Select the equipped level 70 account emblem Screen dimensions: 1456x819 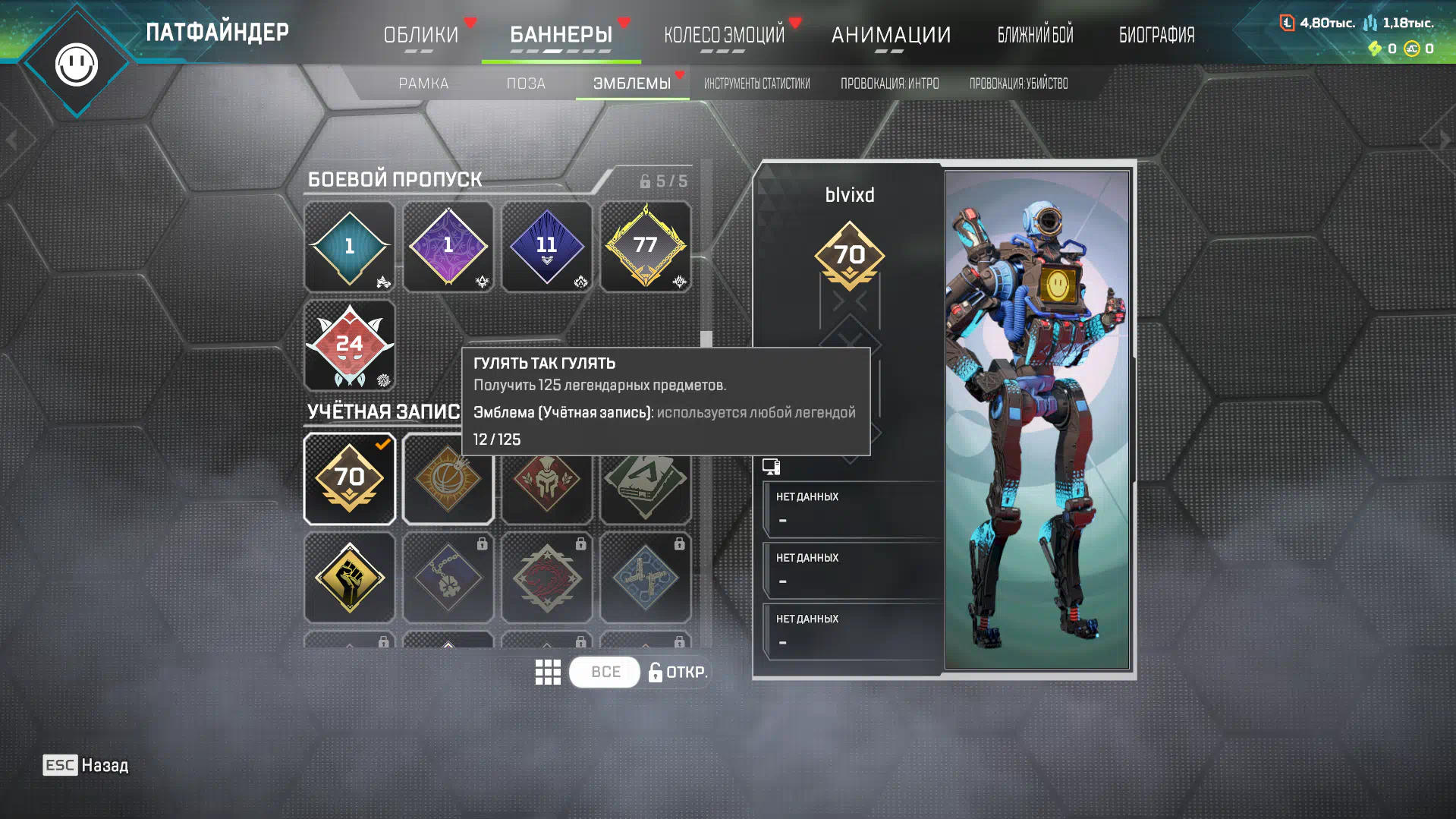(349, 479)
